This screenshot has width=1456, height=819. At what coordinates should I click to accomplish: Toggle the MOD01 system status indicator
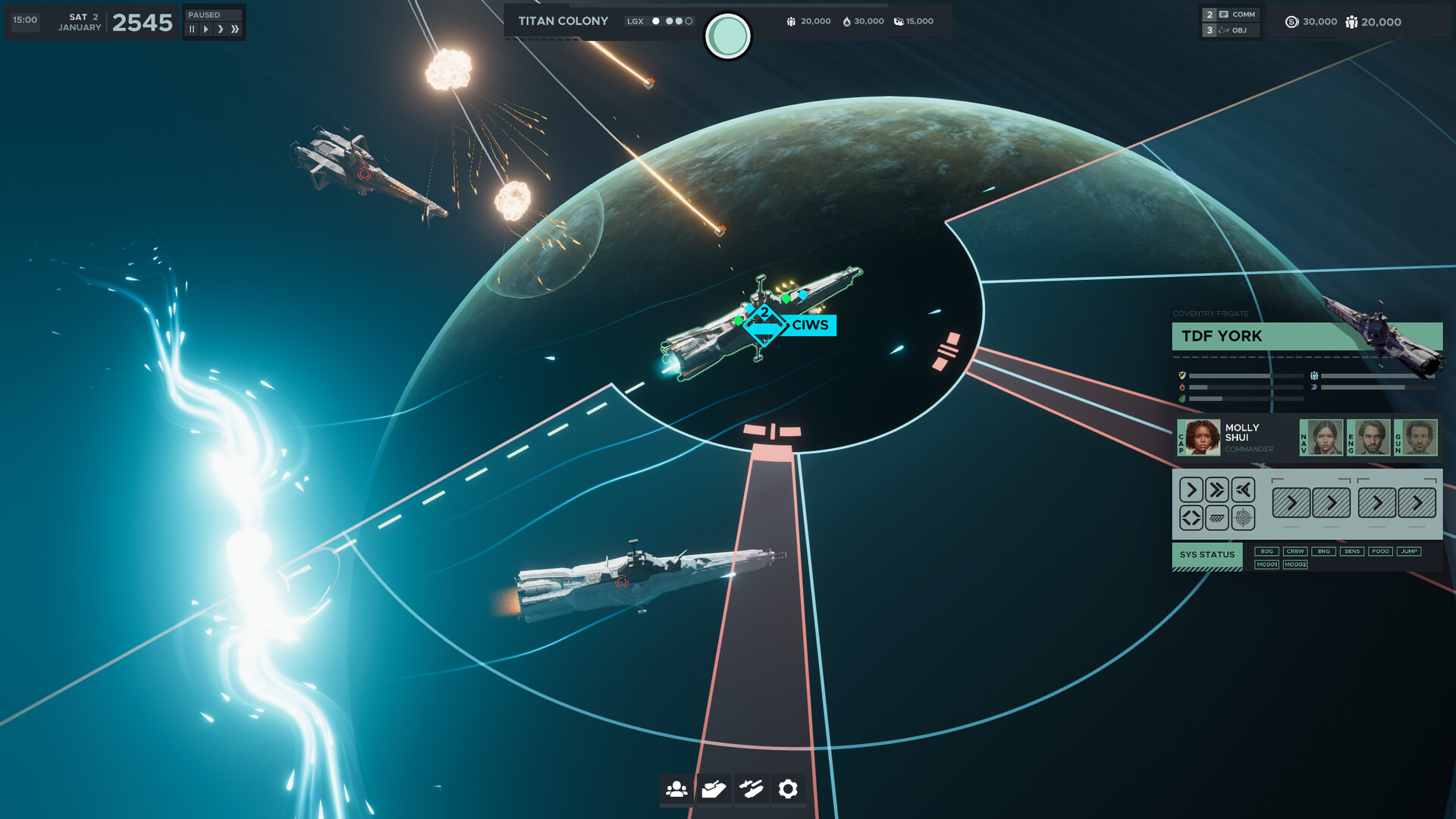1266,565
